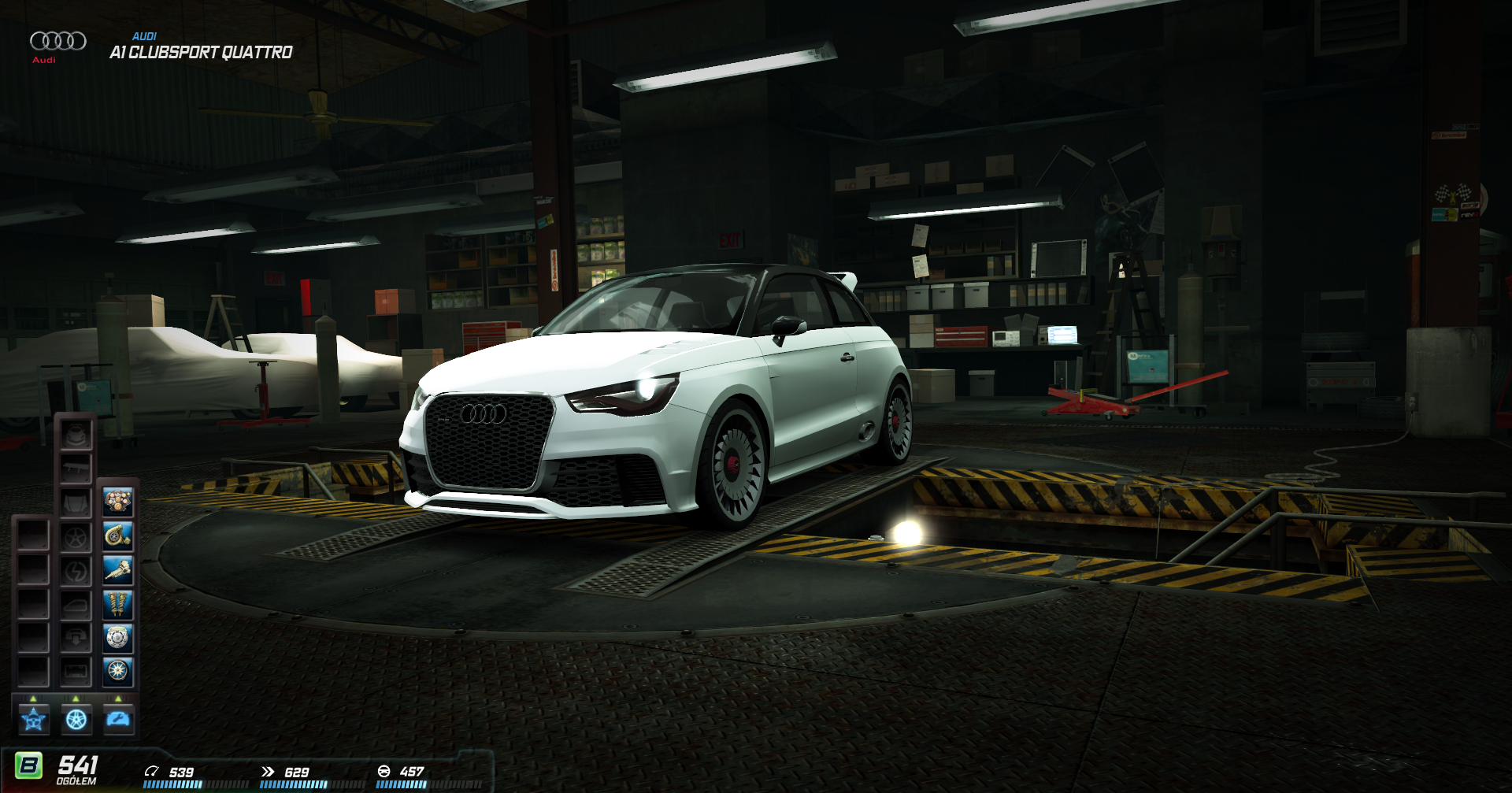
Task: Switch to the visual parts wheel tab
Action: pyautogui.click(x=76, y=720)
